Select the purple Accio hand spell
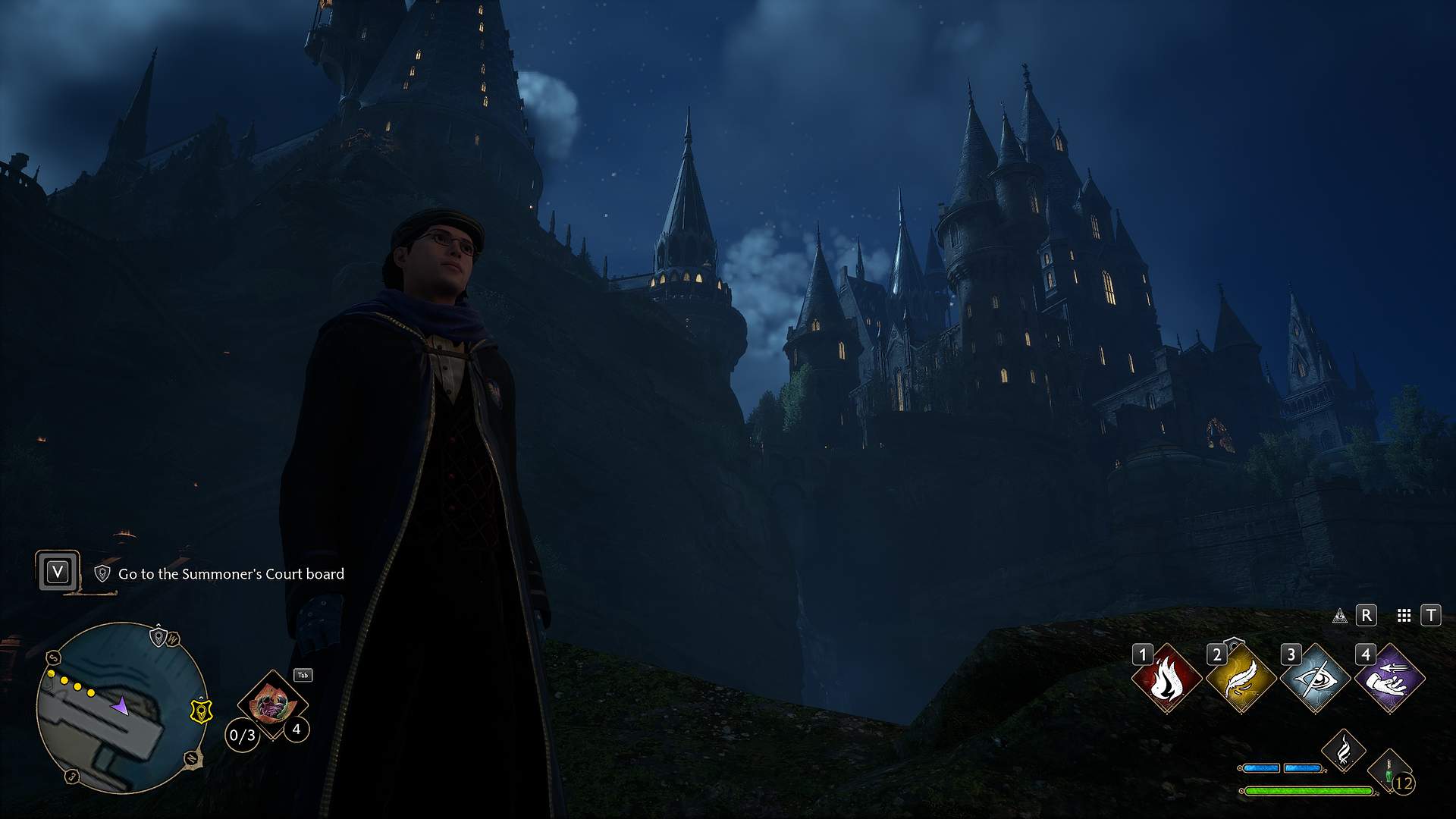Image resolution: width=1456 pixels, height=819 pixels. tap(1390, 679)
